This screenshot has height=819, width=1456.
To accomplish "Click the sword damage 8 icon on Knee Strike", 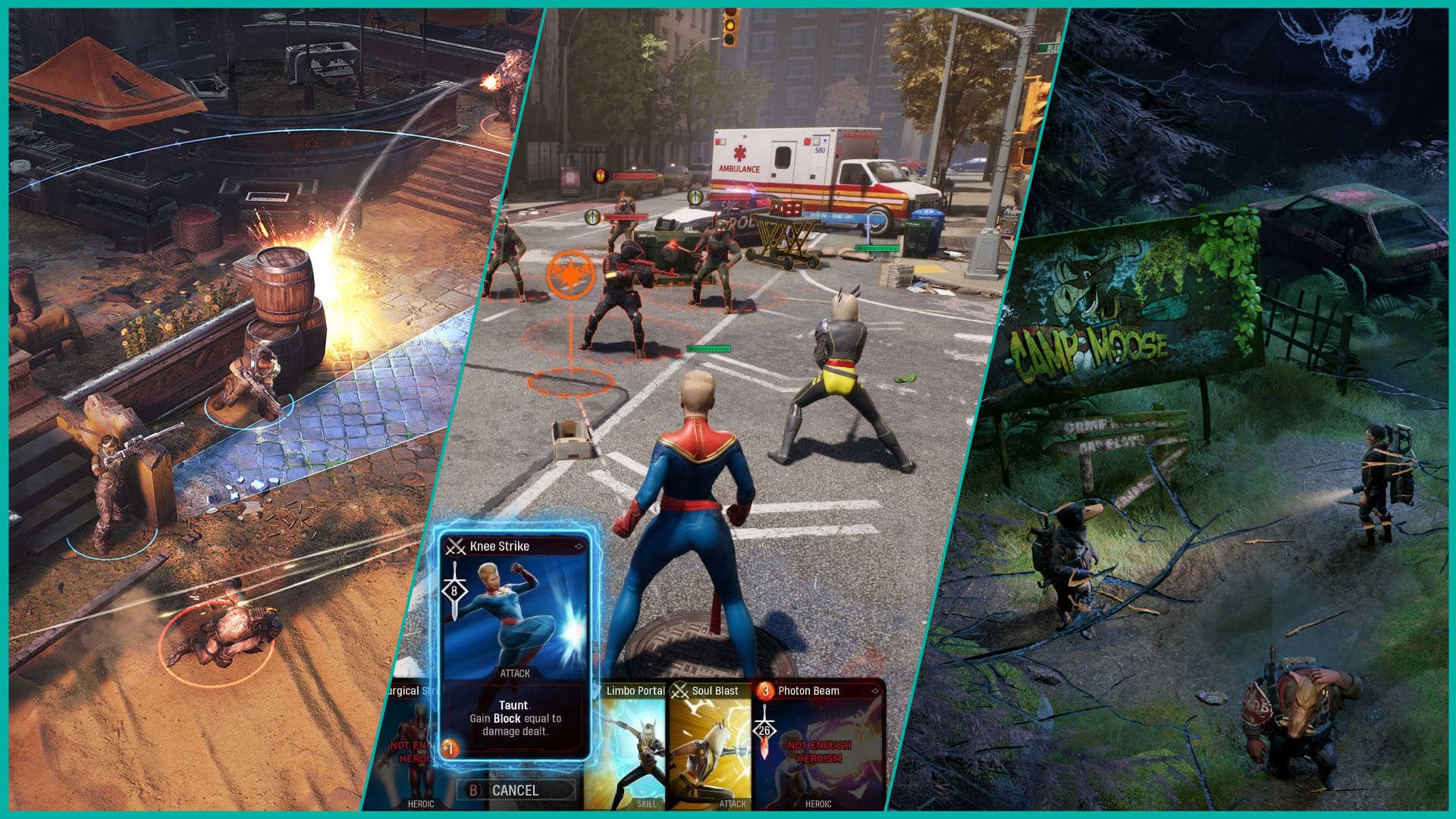I will click(454, 589).
